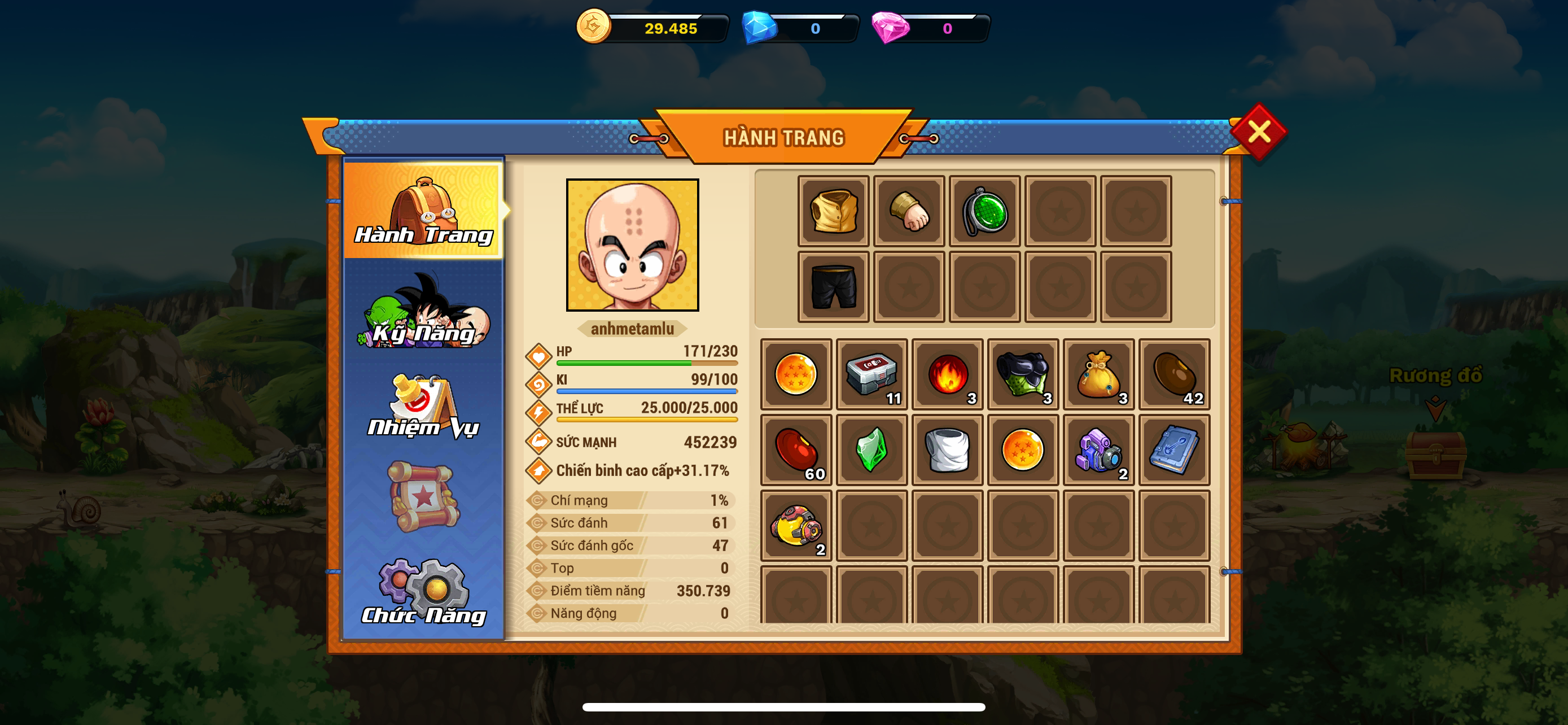Image resolution: width=1568 pixels, height=725 pixels.
Task: Close the Hành Trang window
Action: [1258, 132]
